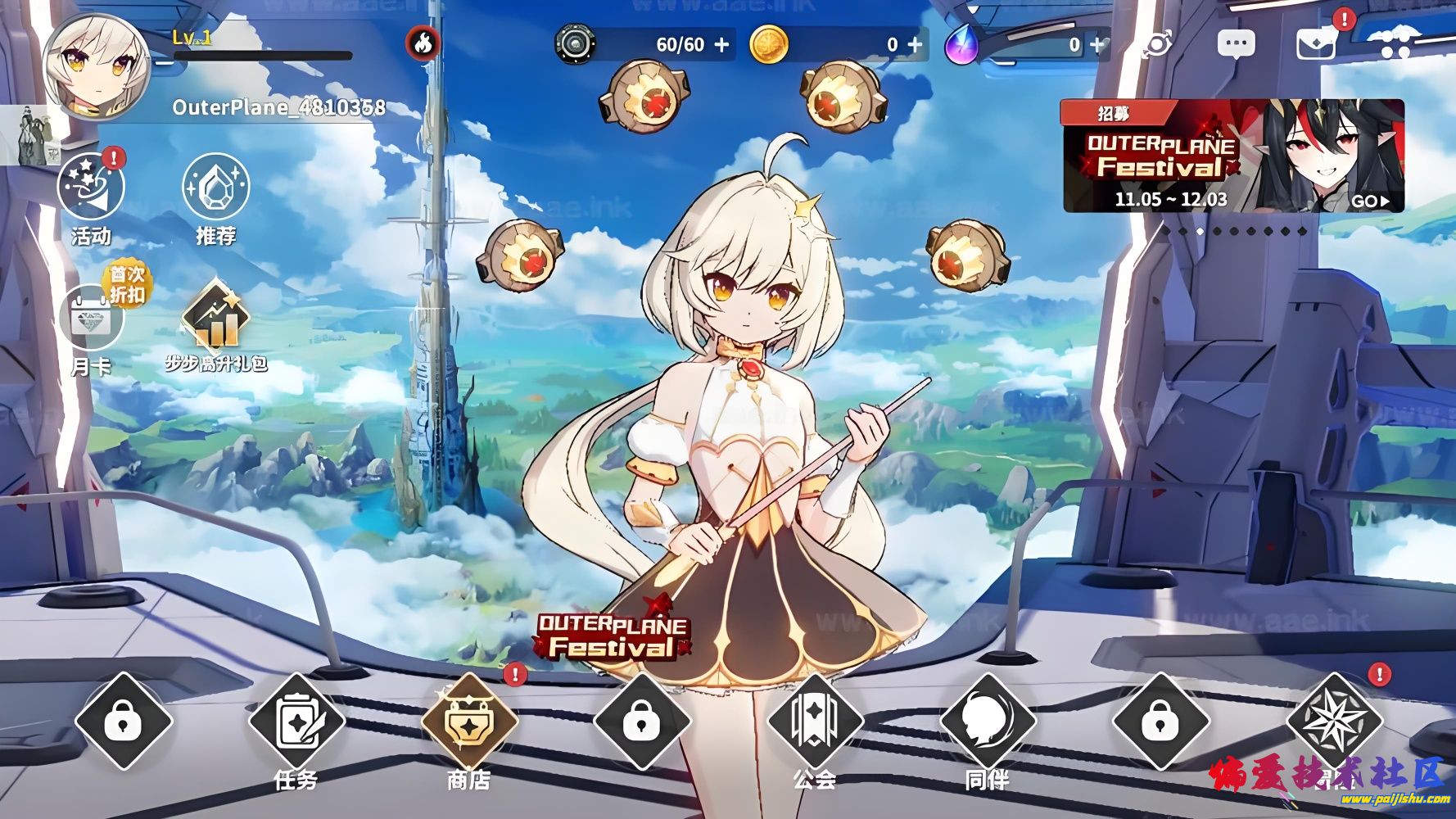
Task: Add gold coins using the plus button
Action: coord(915,45)
